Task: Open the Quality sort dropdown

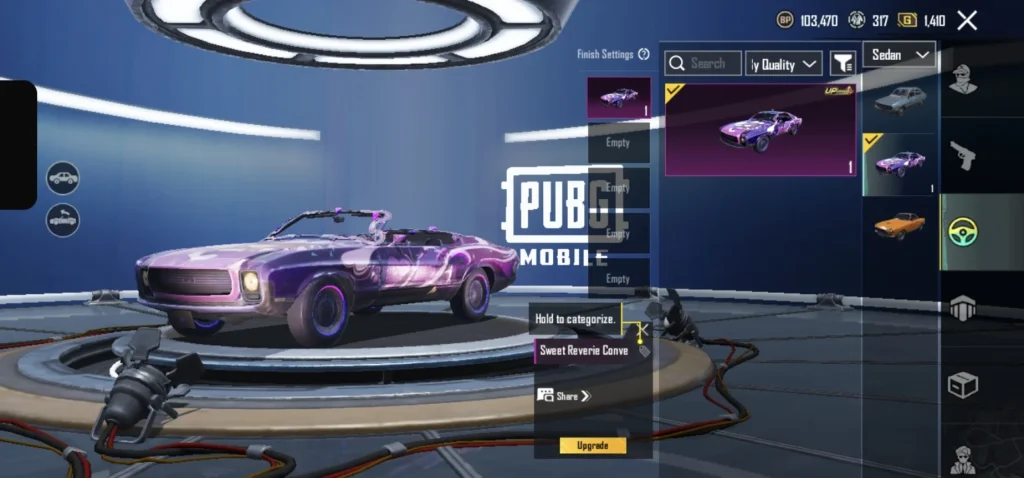Action: point(785,64)
